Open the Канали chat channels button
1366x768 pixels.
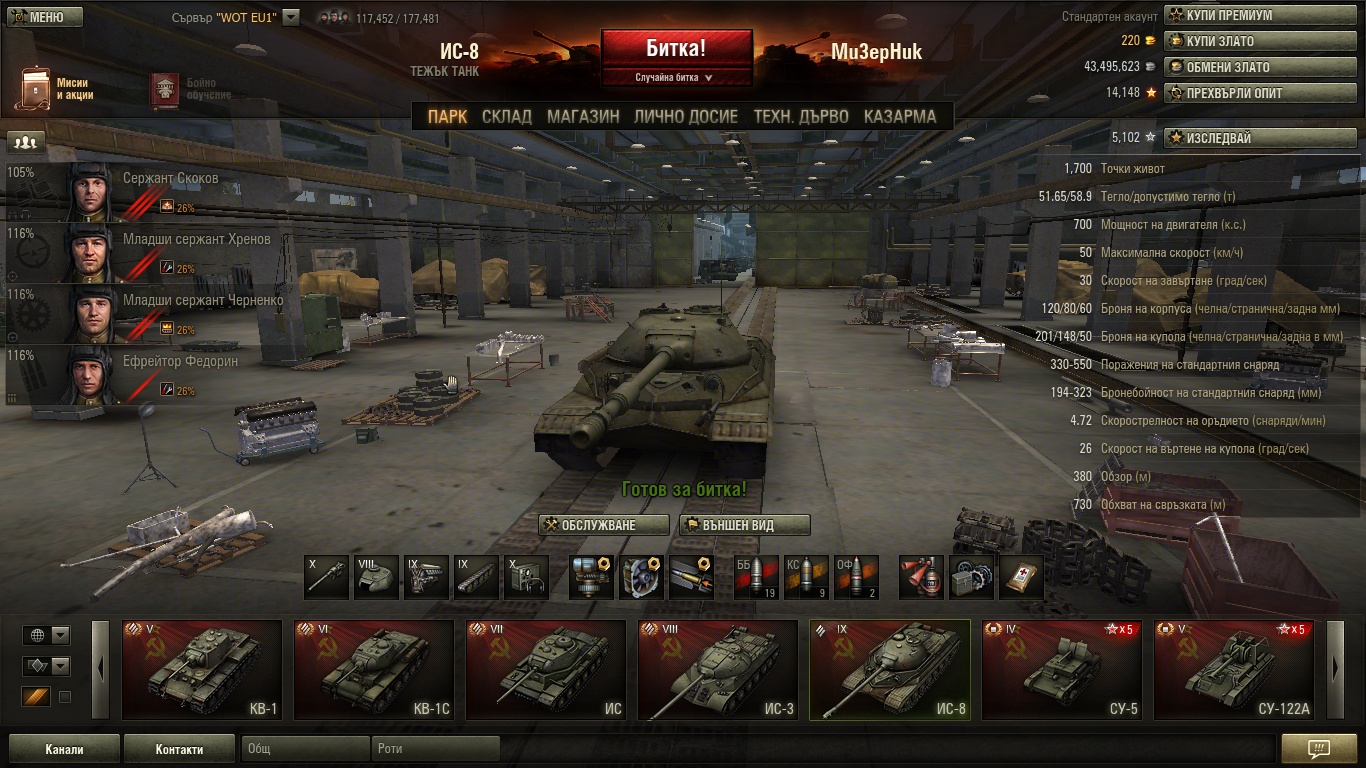coord(64,749)
